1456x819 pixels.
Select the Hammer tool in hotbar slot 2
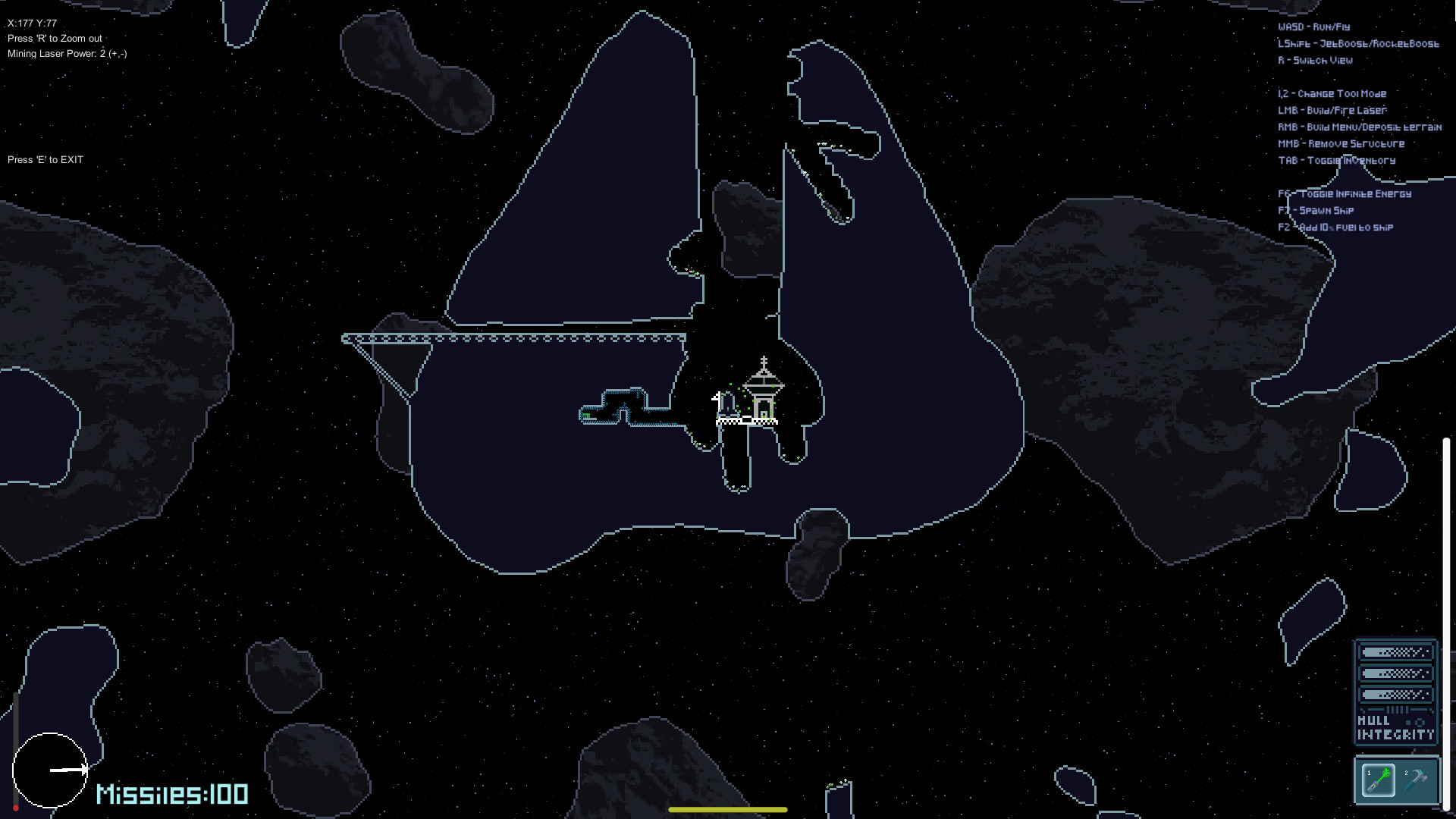click(x=1417, y=780)
